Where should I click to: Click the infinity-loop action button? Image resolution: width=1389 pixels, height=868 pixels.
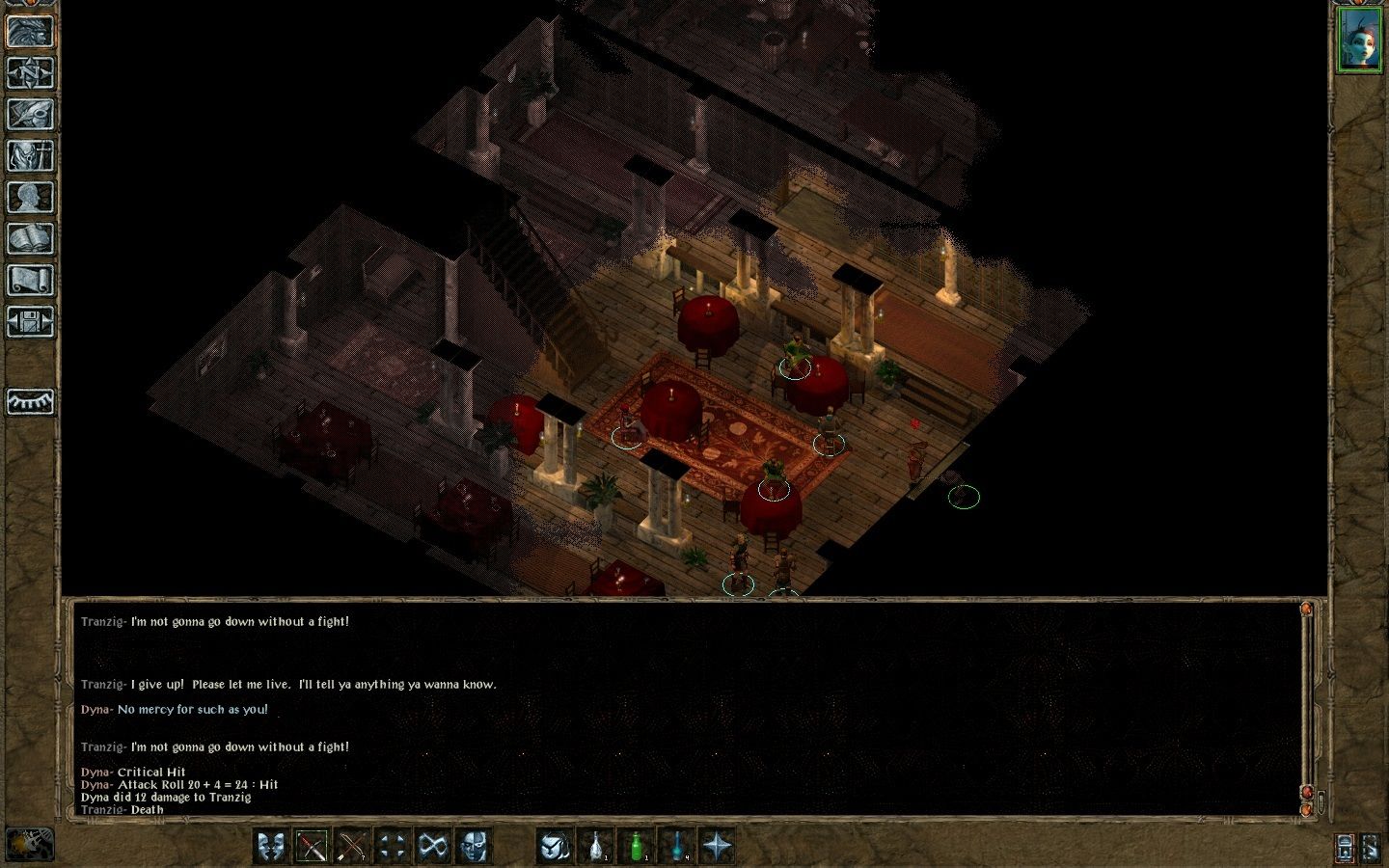(433, 847)
